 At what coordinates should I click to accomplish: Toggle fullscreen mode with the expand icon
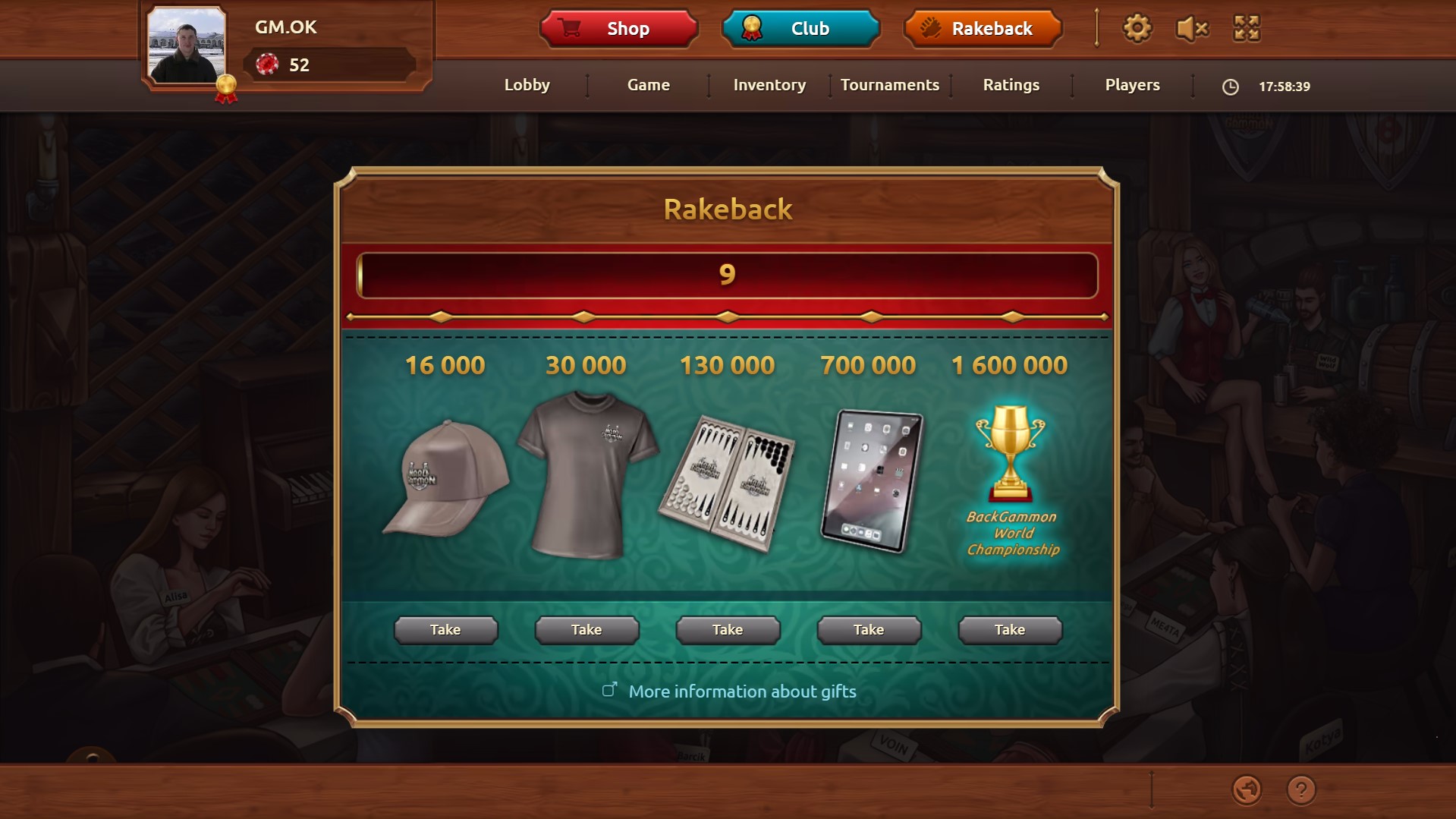tap(1247, 28)
